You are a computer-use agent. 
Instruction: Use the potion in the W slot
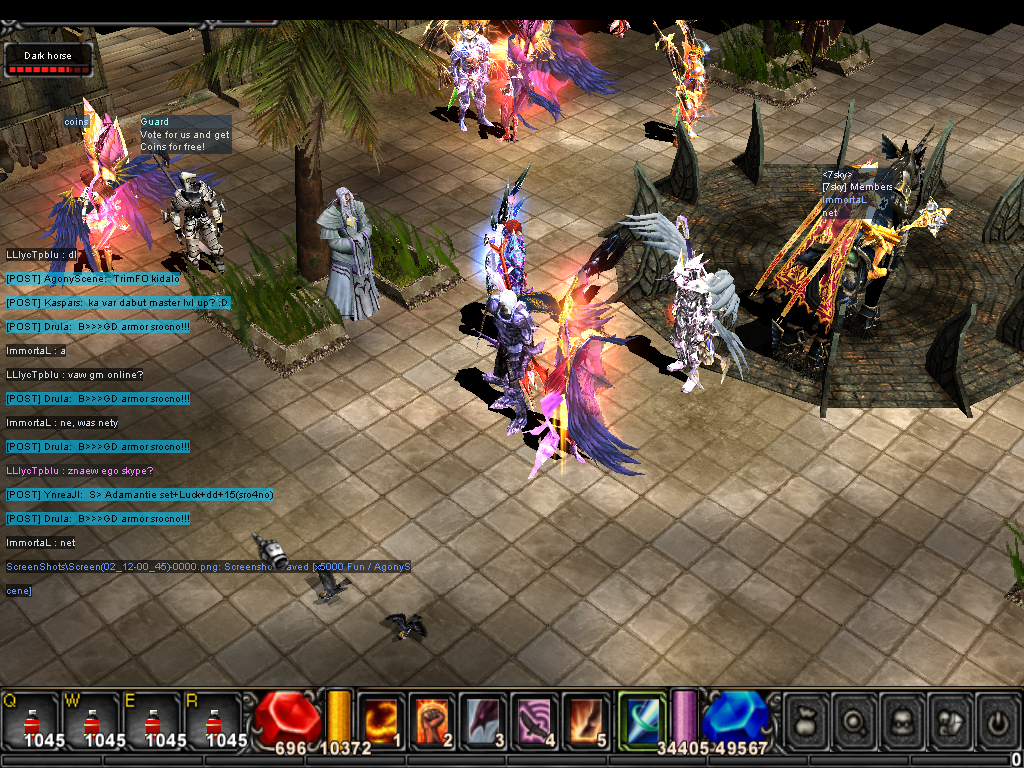92,720
